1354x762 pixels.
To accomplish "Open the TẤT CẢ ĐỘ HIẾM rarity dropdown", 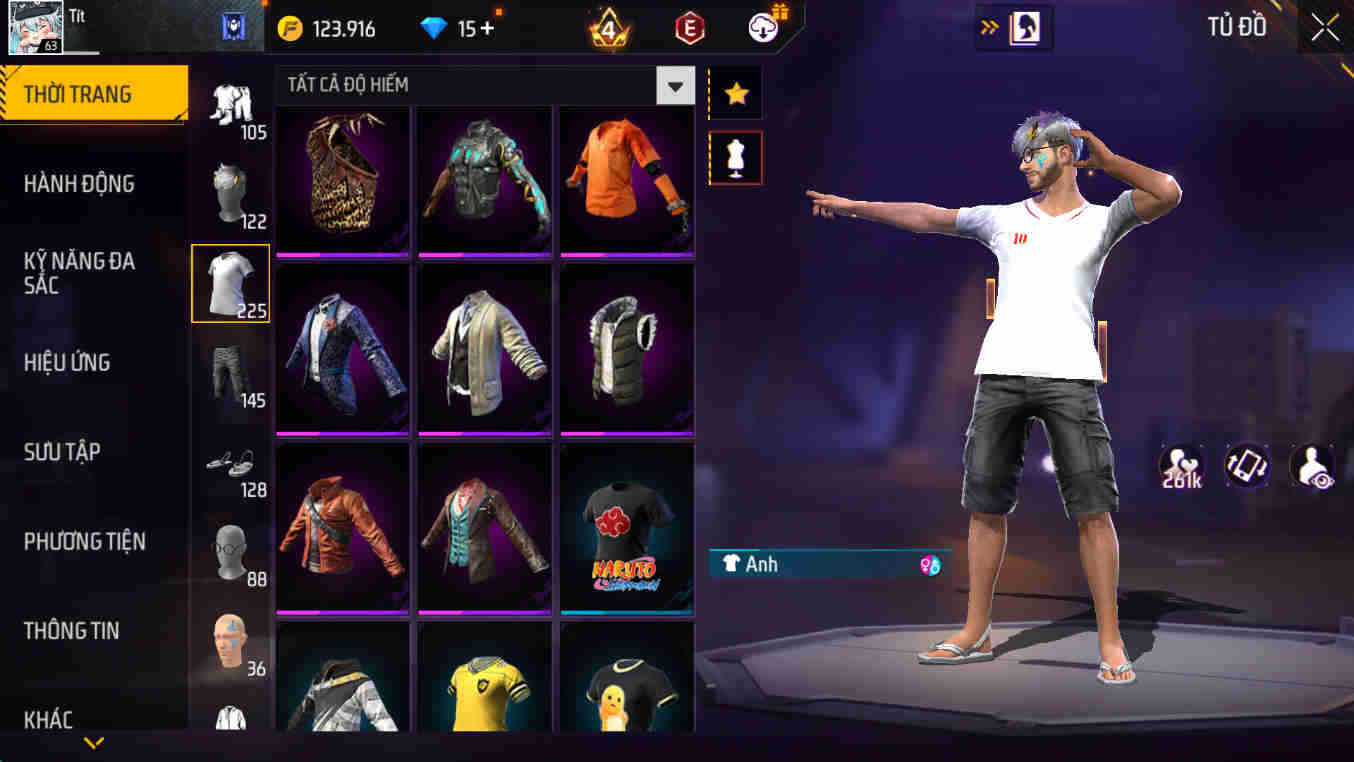I will [x=674, y=85].
